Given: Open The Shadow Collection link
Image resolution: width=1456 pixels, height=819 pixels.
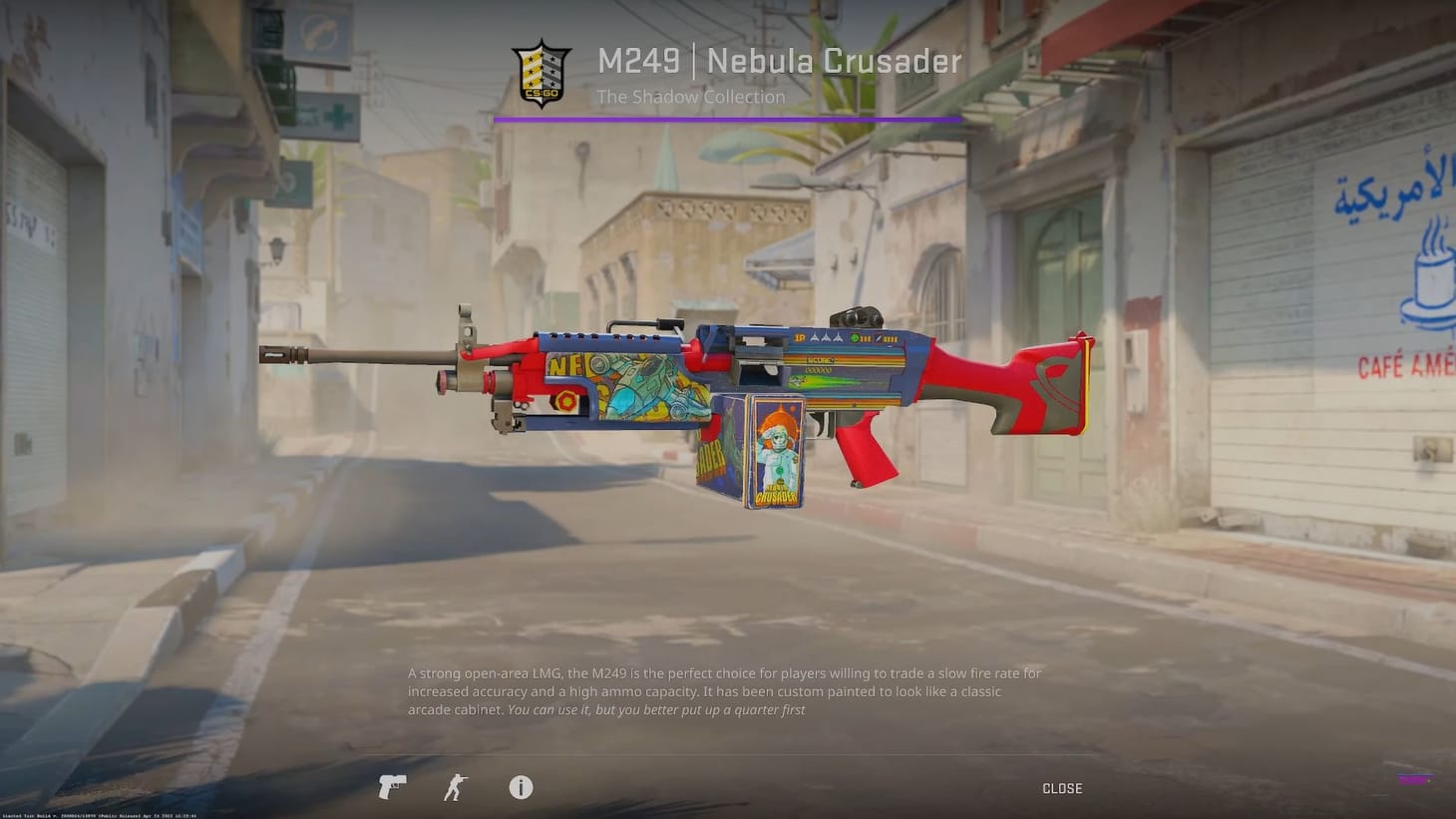Looking at the screenshot, I should coord(690,97).
